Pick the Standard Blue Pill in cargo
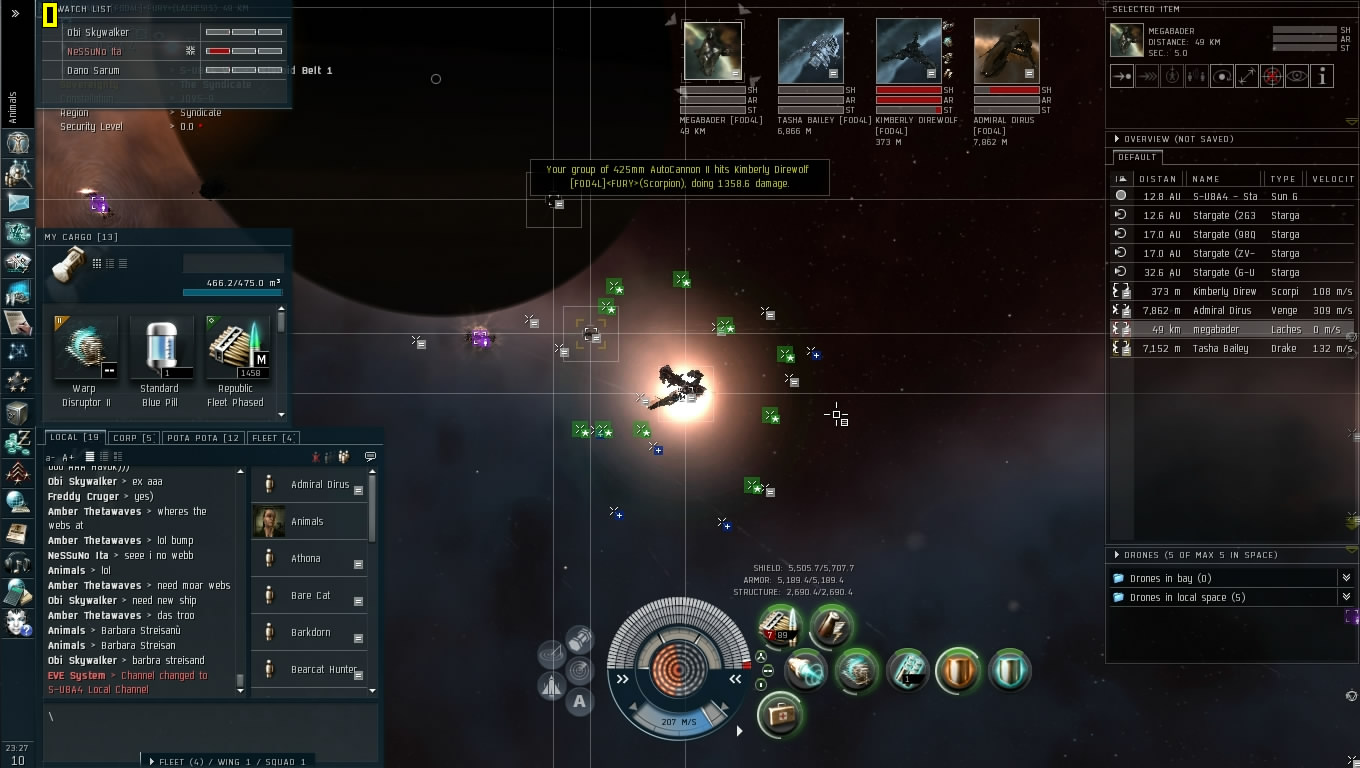The height and width of the screenshot is (768, 1360). click(160, 352)
